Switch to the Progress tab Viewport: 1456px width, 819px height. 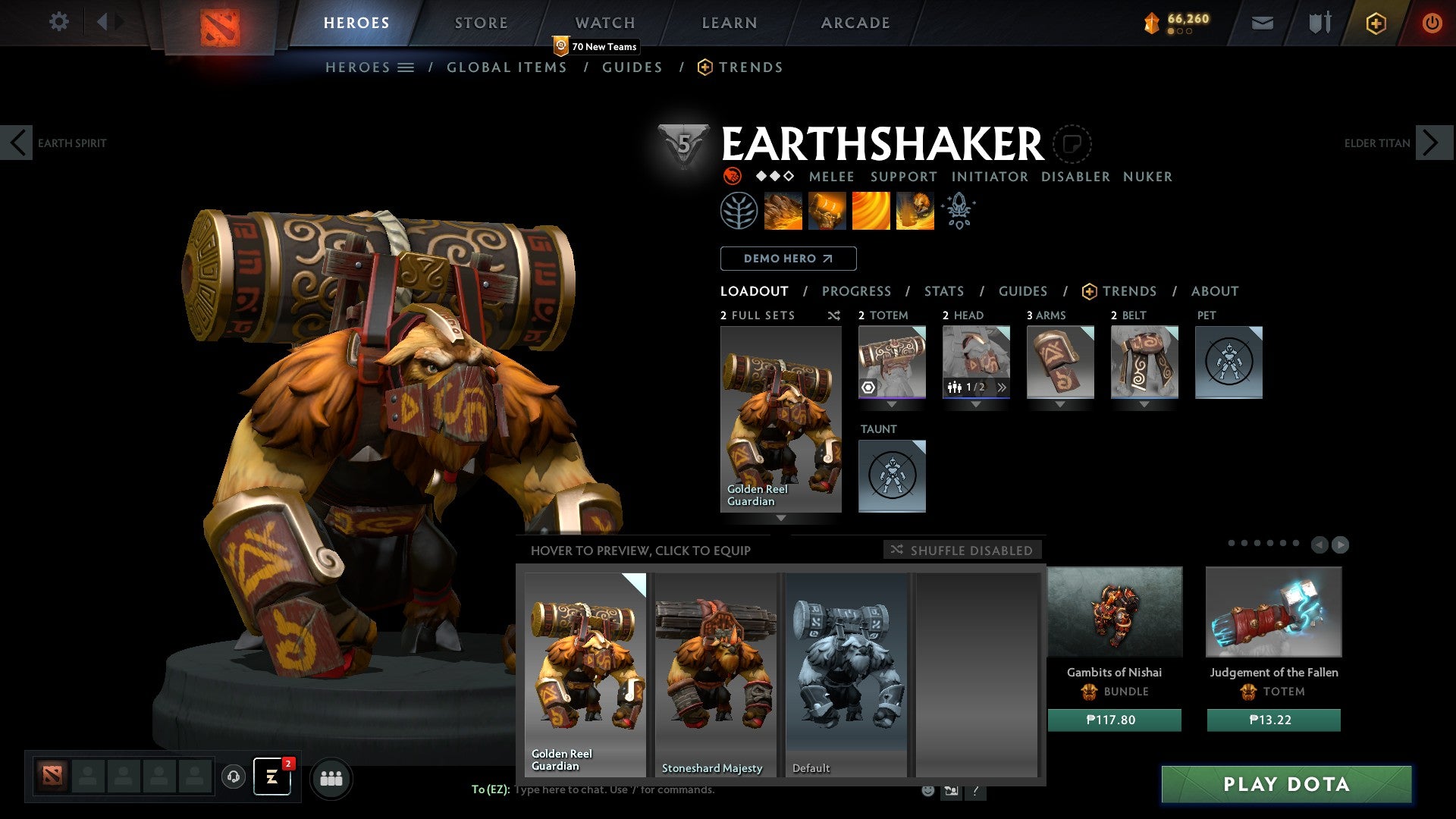(857, 291)
